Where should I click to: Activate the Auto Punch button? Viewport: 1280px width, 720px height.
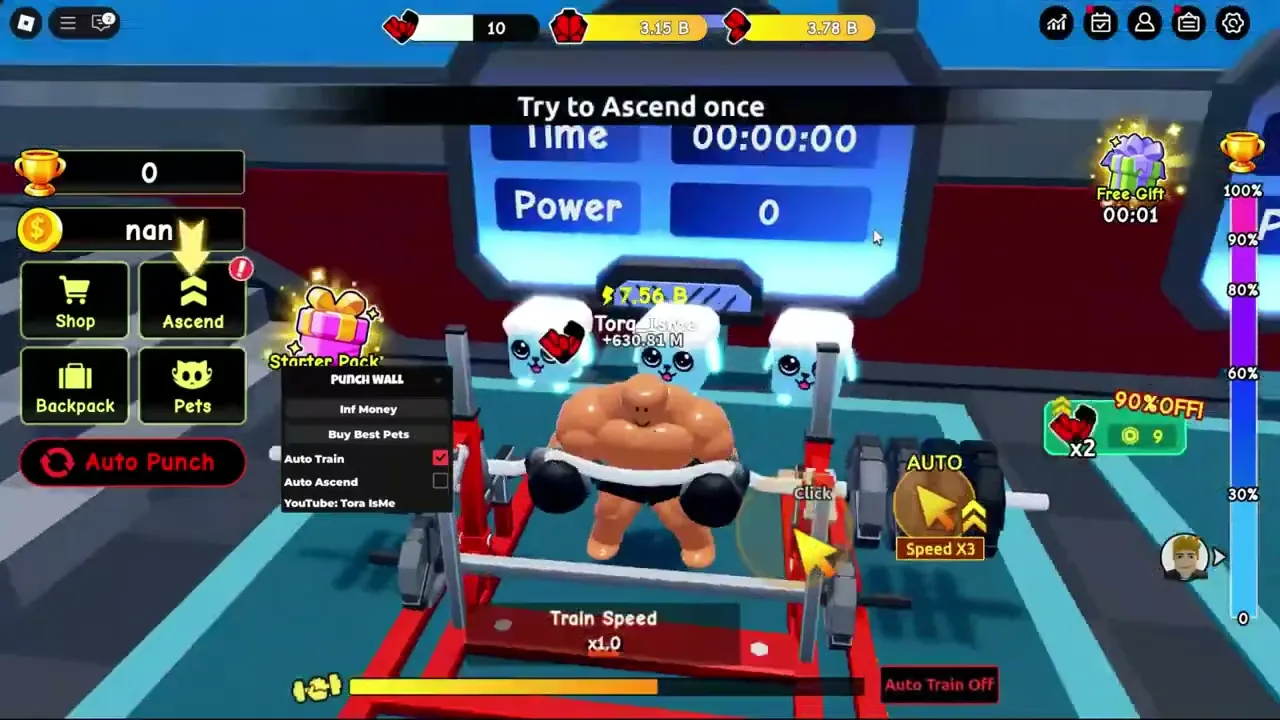(133, 461)
